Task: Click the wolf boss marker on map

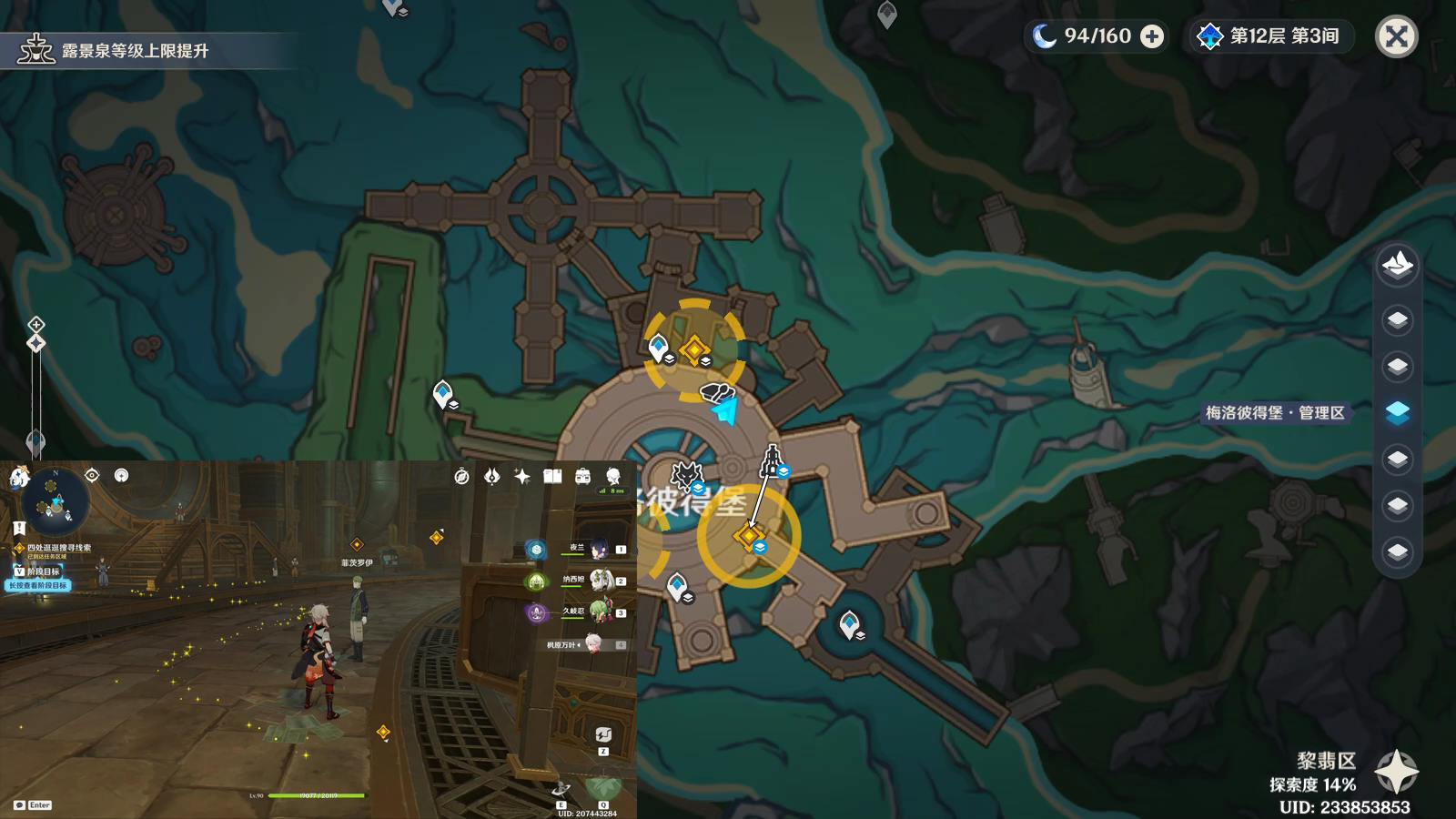Action: (x=686, y=475)
